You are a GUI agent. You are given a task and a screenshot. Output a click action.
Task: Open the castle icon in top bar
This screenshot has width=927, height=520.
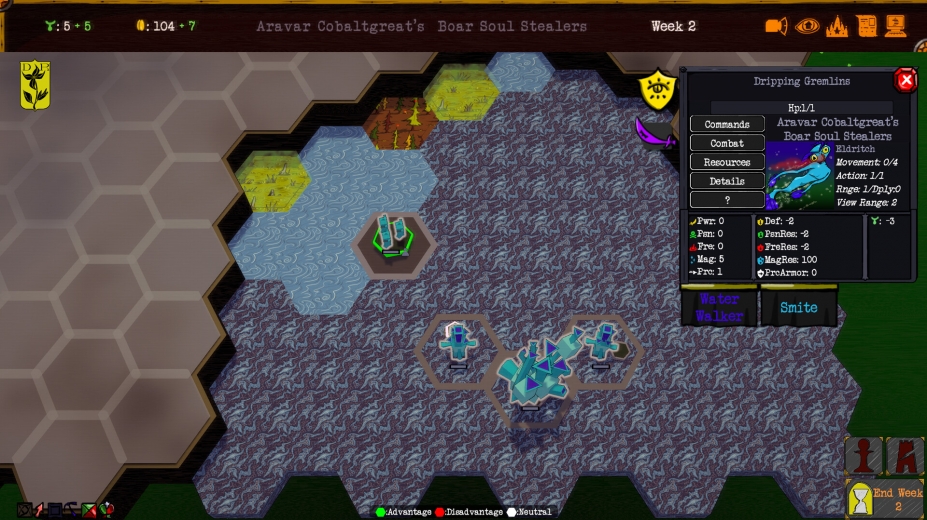(837, 26)
